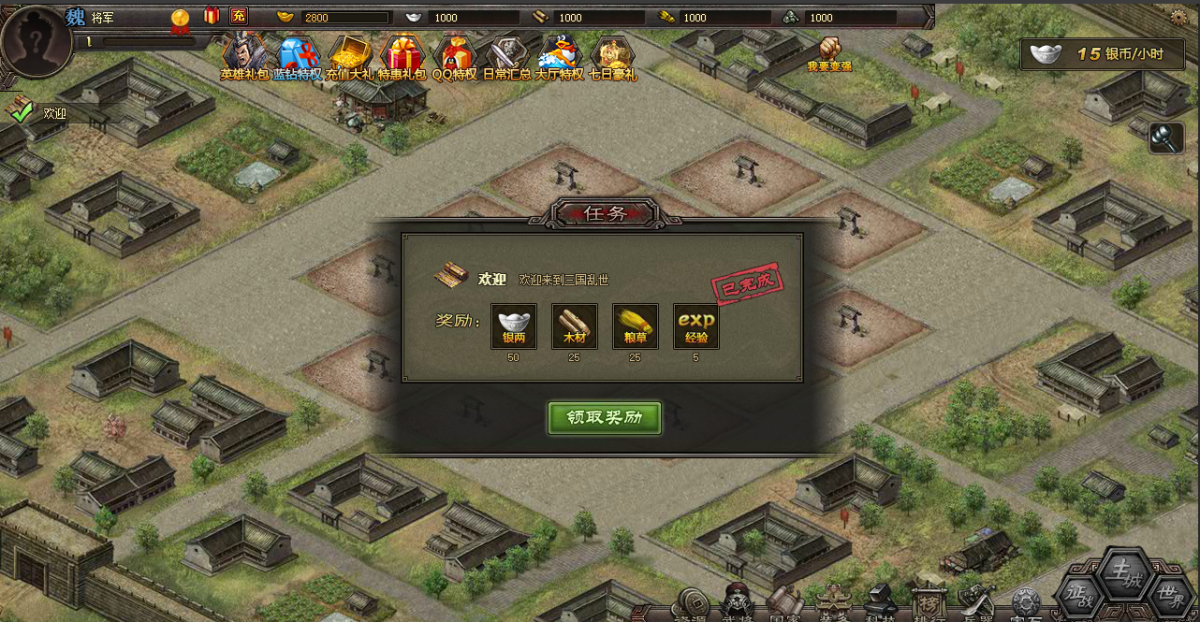Viewport: 1200px width, 622px height.
Task: Switch to the 征战 campaign view
Action: (x=1080, y=595)
